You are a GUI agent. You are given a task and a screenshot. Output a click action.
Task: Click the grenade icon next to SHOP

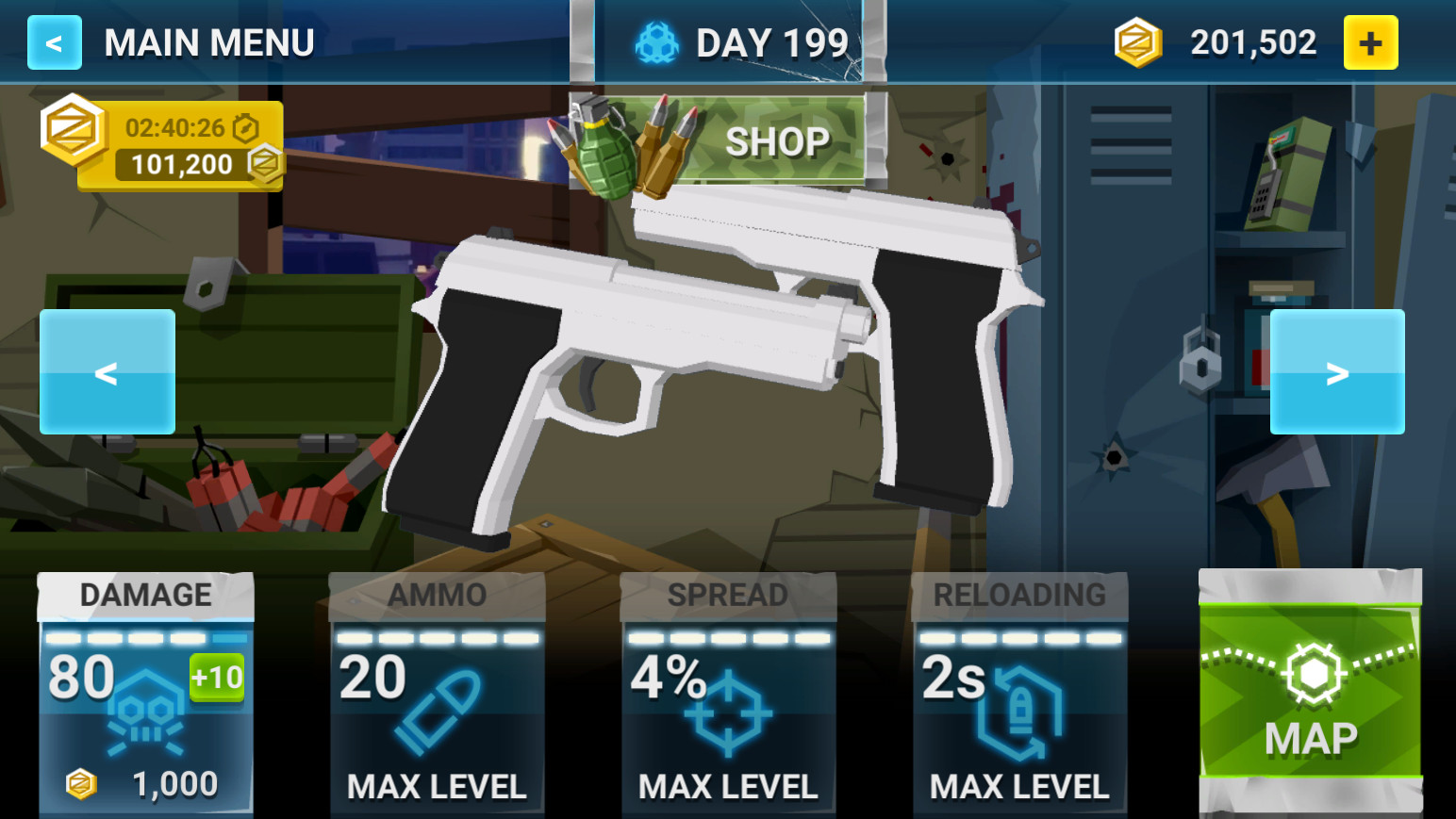tap(604, 146)
